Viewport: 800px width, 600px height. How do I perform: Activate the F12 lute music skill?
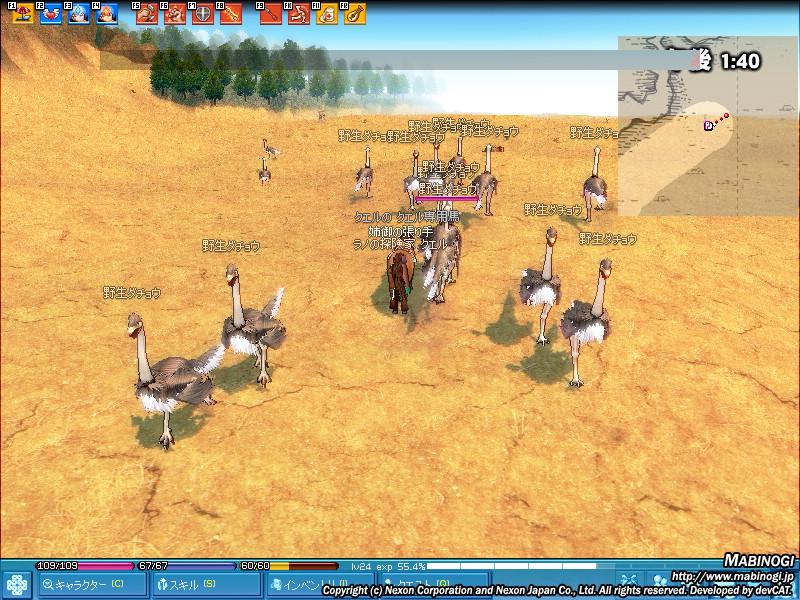click(355, 14)
